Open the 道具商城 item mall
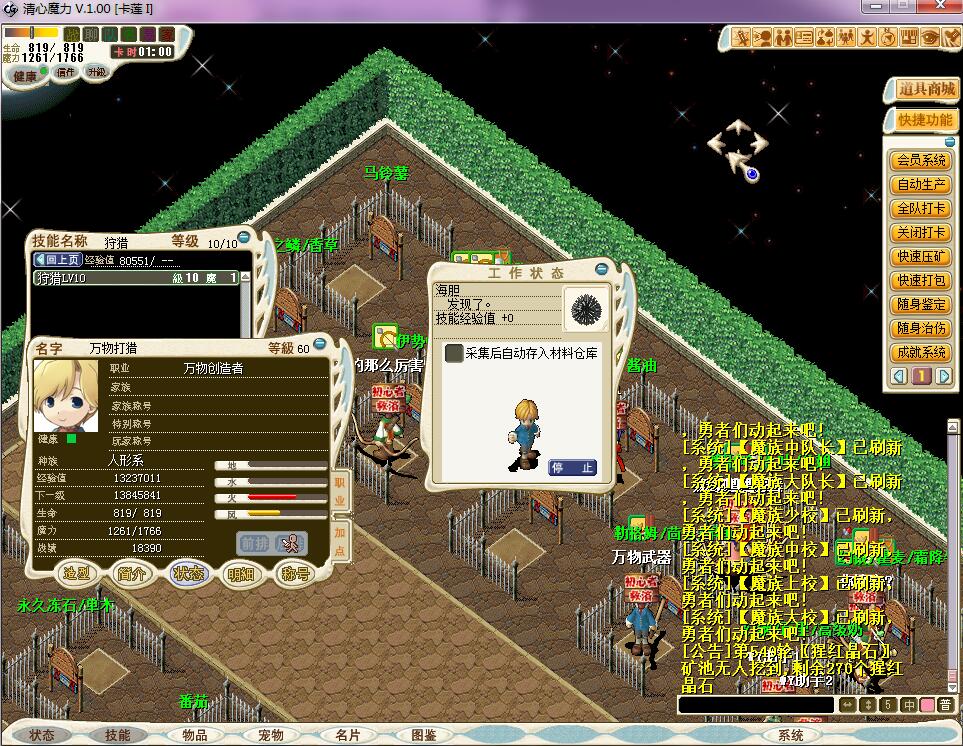 pos(920,89)
